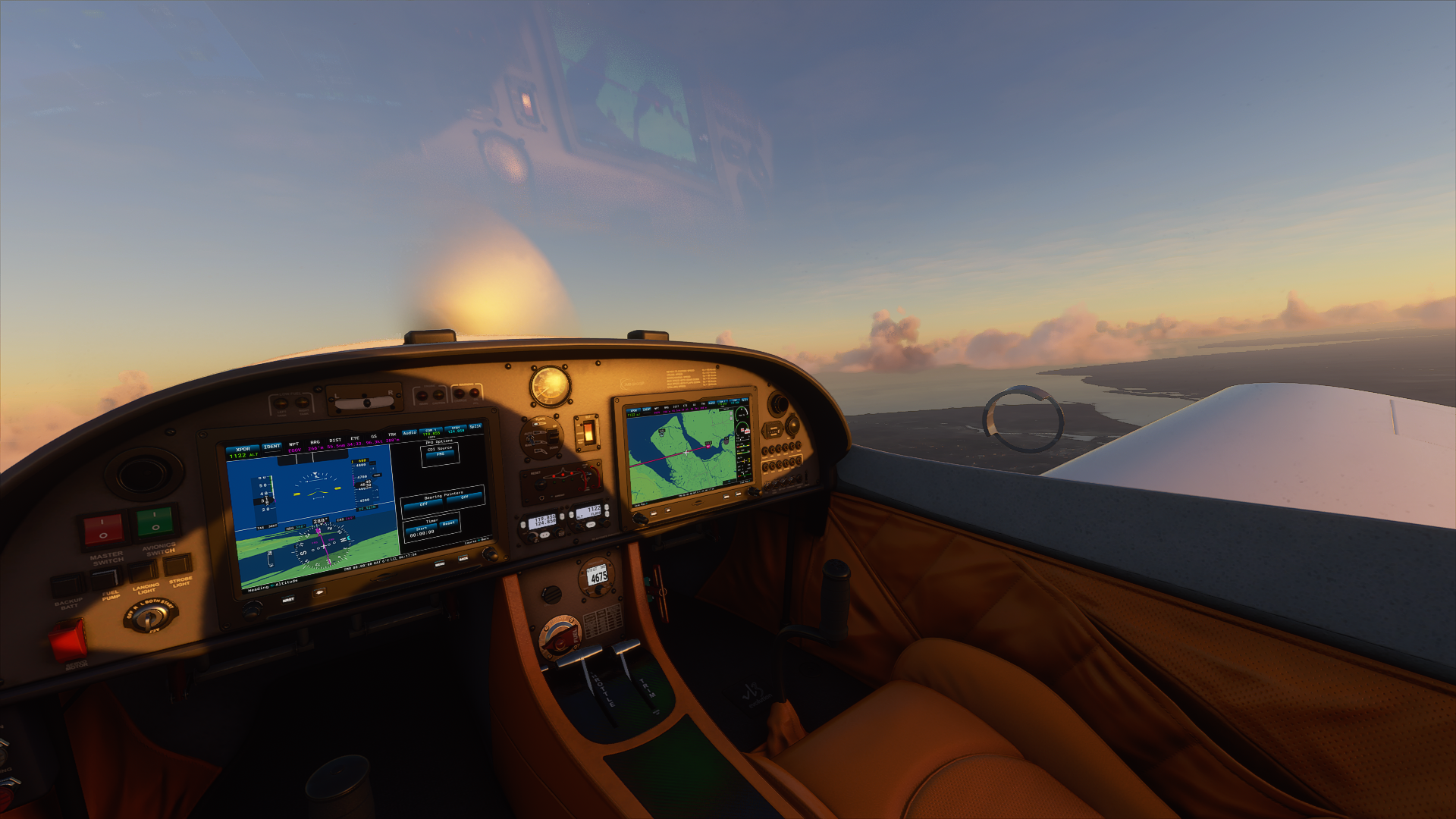
Task: Tap IDENT on the primary flight display
Action: pyautogui.click(x=271, y=446)
